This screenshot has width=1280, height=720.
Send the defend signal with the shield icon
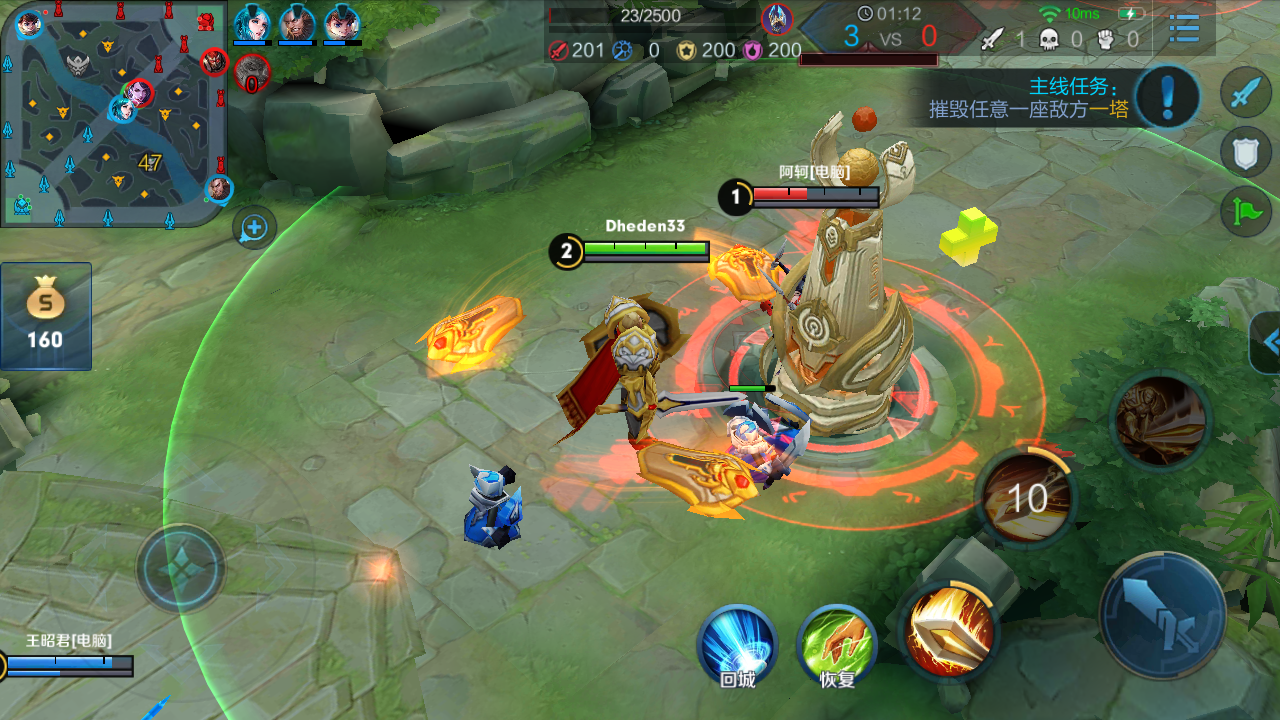1245,152
